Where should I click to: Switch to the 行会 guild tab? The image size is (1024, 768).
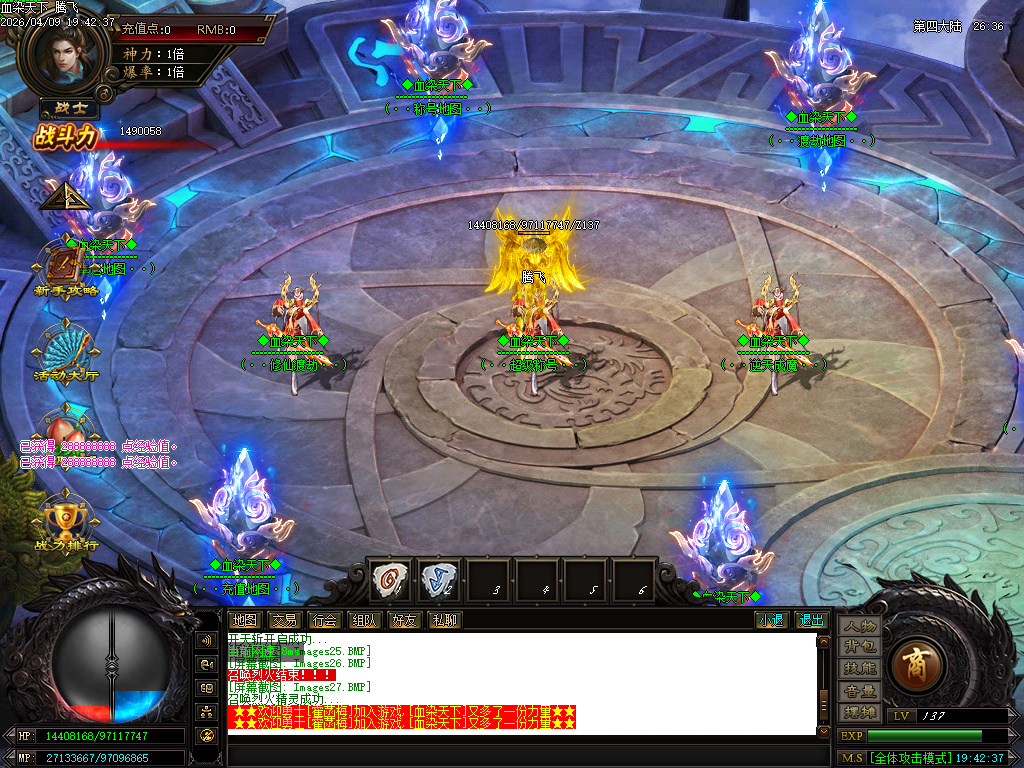(324, 620)
